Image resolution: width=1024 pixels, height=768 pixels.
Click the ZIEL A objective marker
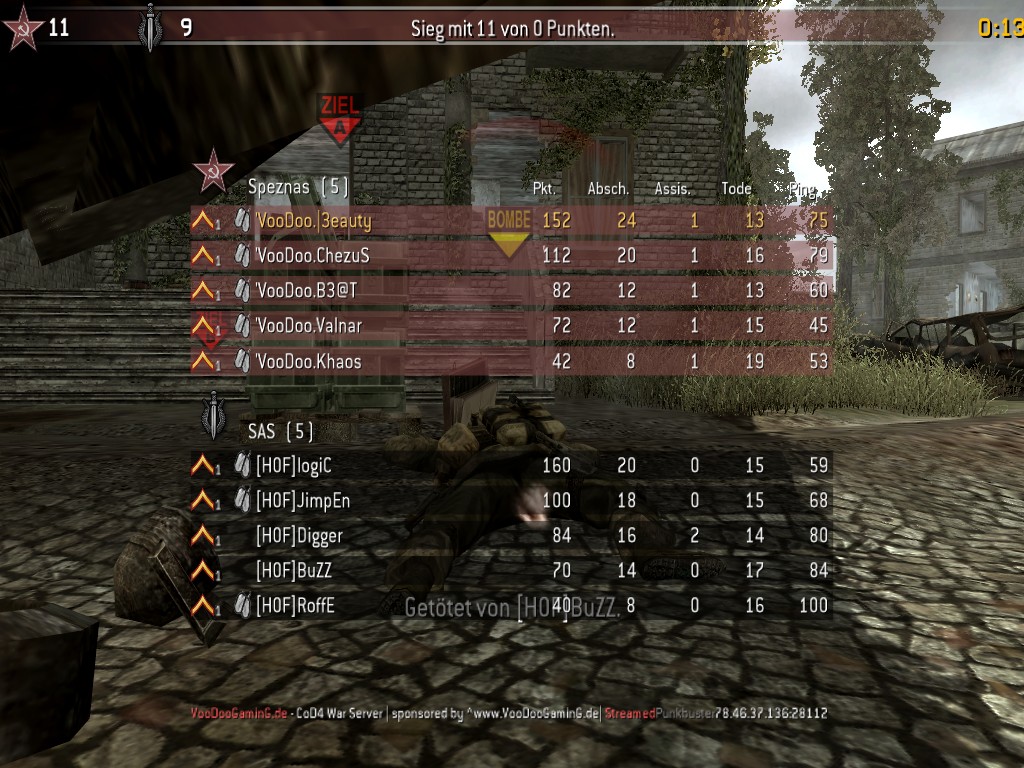(x=340, y=119)
